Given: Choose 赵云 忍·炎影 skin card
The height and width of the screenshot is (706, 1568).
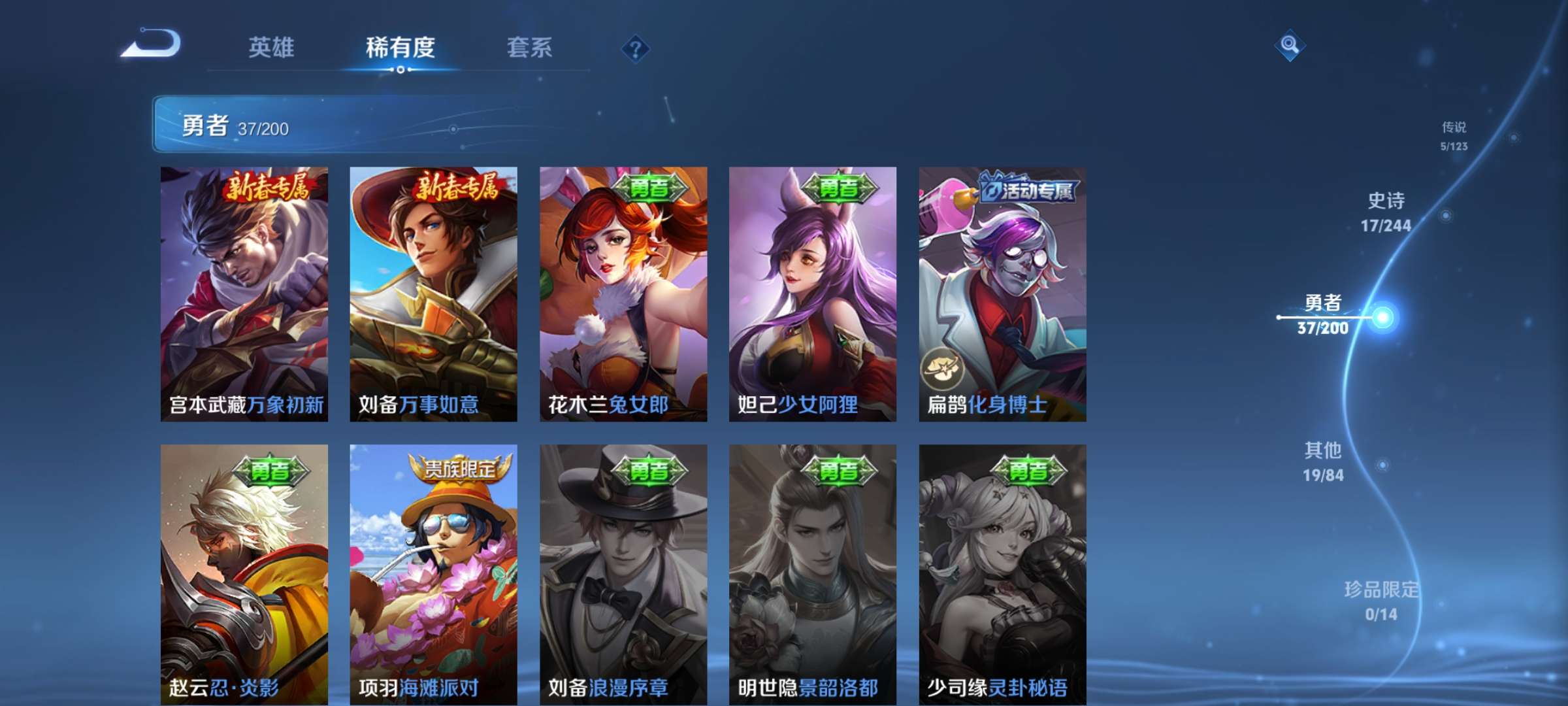Looking at the screenshot, I should 244,574.
